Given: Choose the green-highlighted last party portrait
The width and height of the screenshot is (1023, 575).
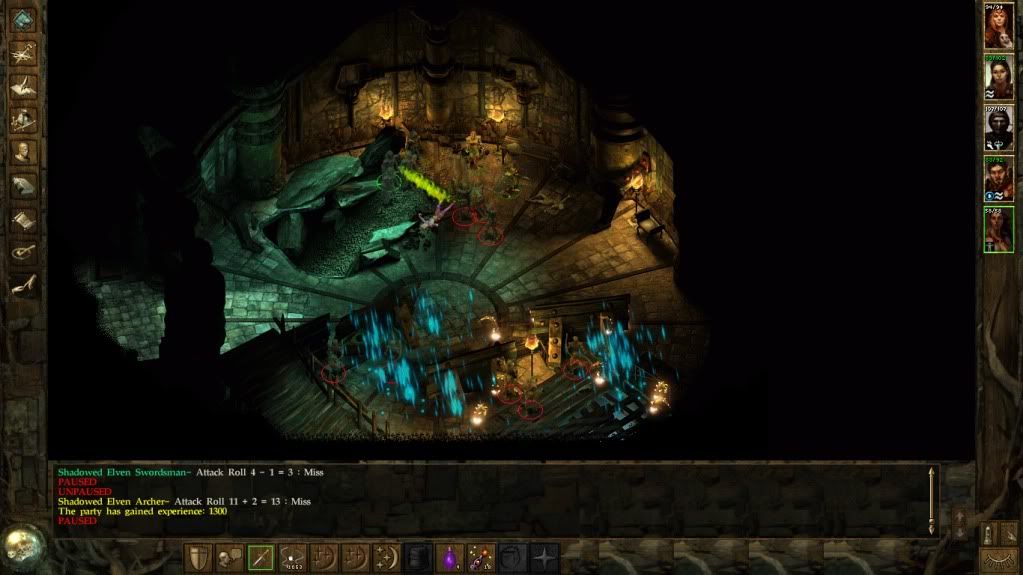Looking at the screenshot, I should pos(998,229).
